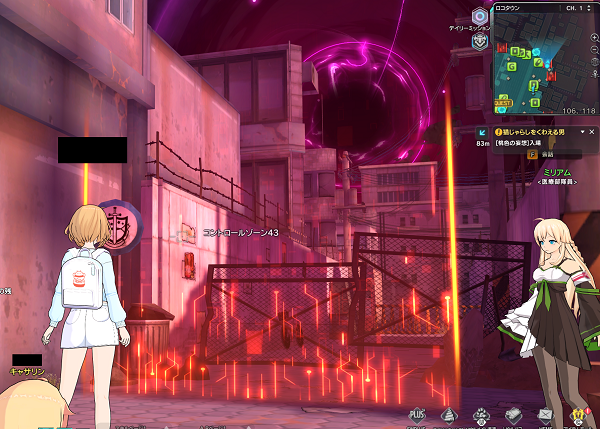Open the stacked papers icon in bottom bar
Viewport: 600px width, 429px height.
pyautogui.click(x=512, y=414)
